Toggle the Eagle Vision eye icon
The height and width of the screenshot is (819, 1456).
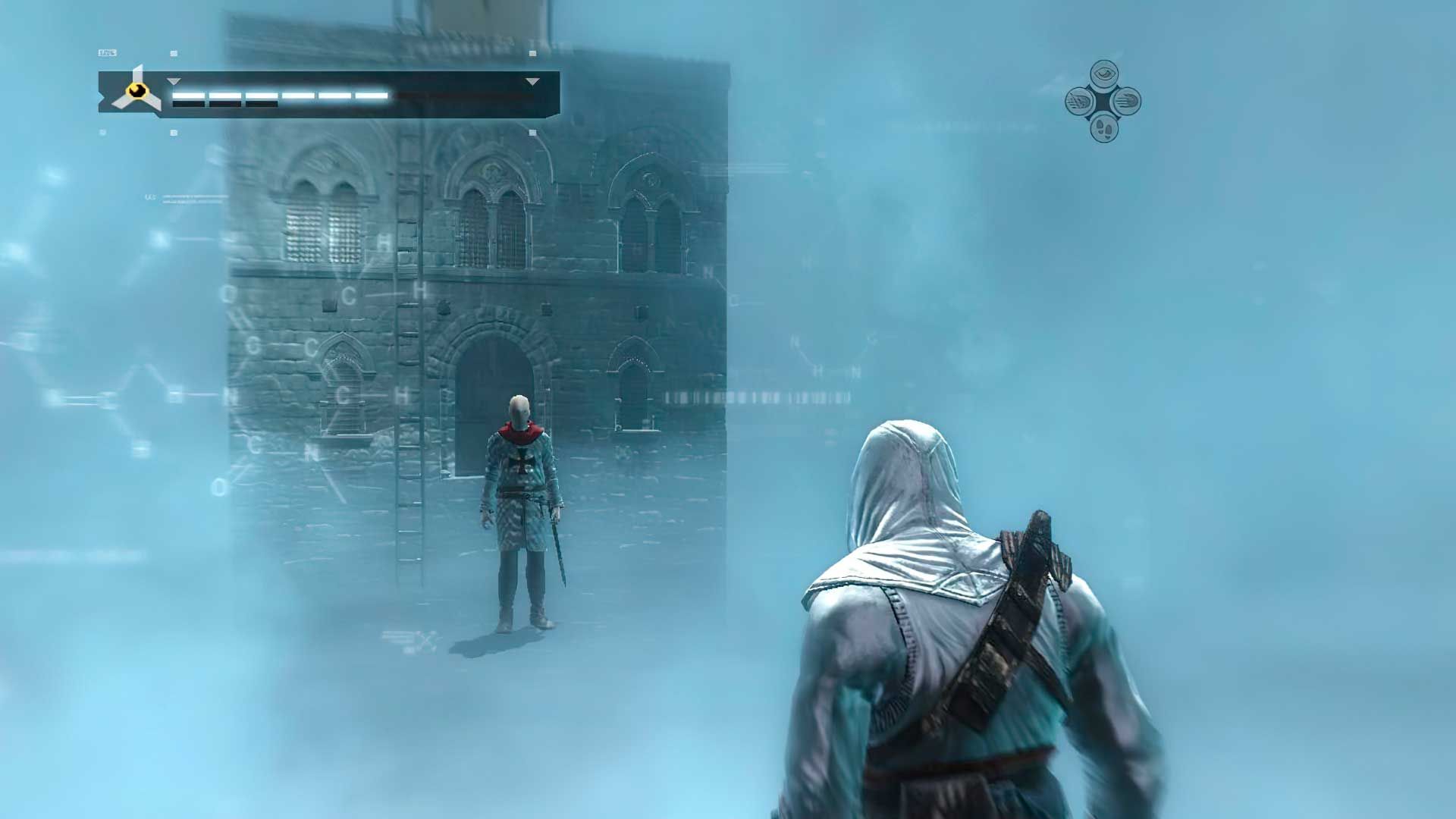1103,73
